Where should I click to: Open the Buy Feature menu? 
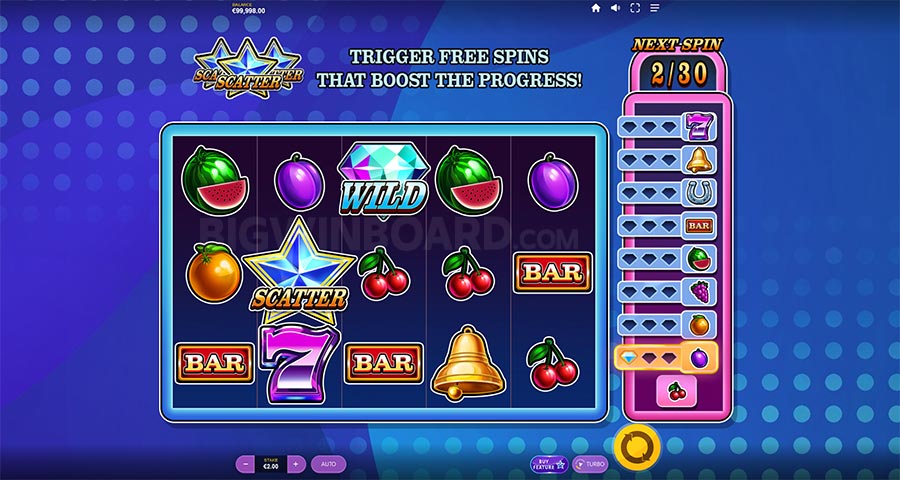[x=549, y=464]
